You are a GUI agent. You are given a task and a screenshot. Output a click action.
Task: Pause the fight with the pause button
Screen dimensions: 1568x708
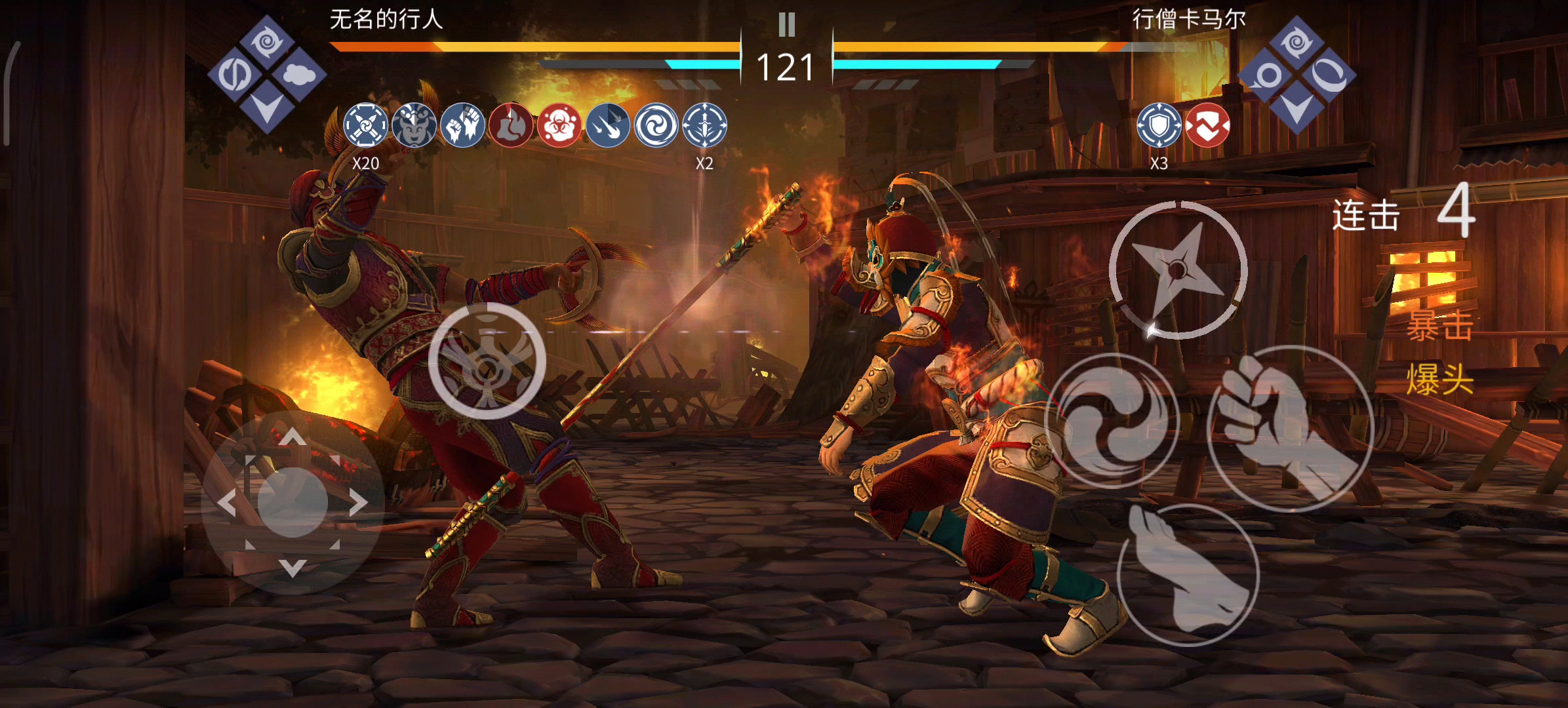[786, 25]
